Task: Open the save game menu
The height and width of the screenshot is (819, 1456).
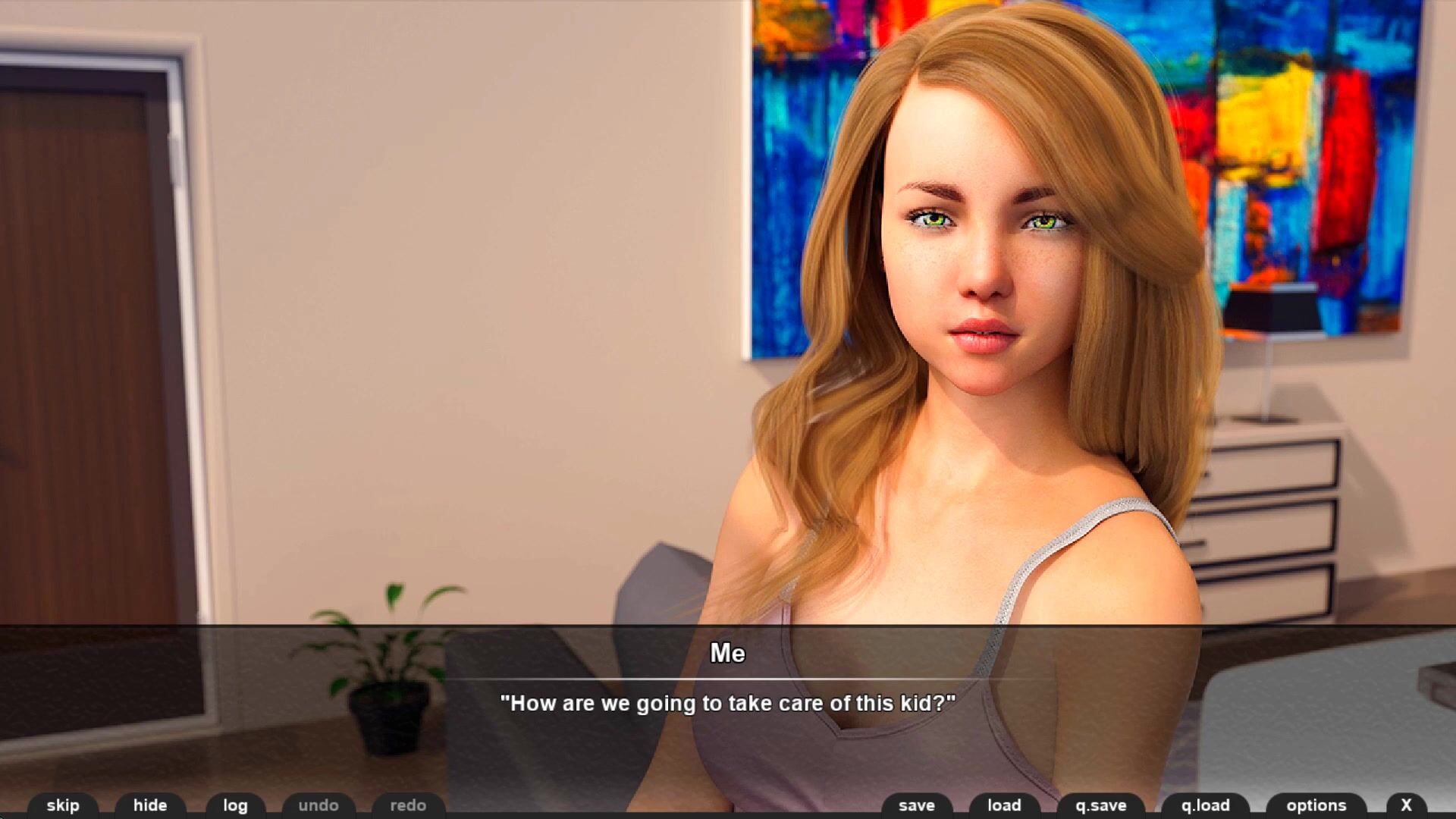Action: (x=917, y=805)
